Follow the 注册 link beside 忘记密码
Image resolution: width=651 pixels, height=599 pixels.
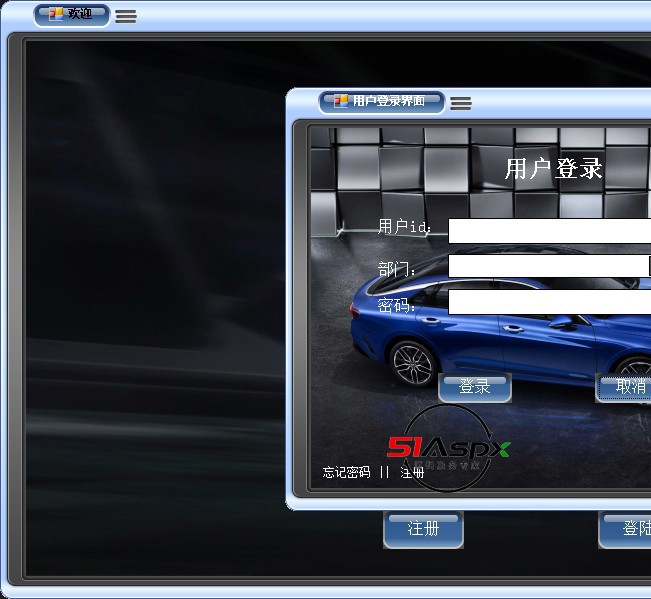(x=412, y=472)
